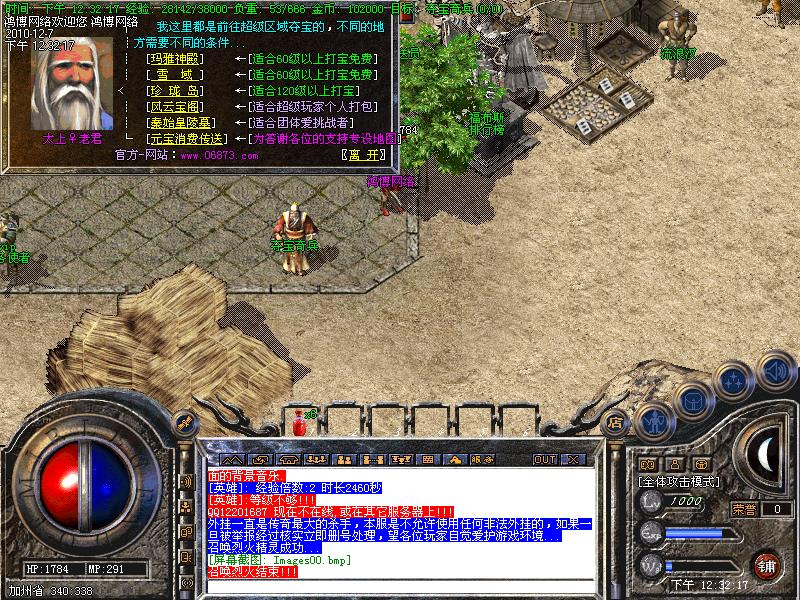Choose the 玛雅神殿 teleport option
The height and width of the screenshot is (600, 800).
click(x=175, y=59)
